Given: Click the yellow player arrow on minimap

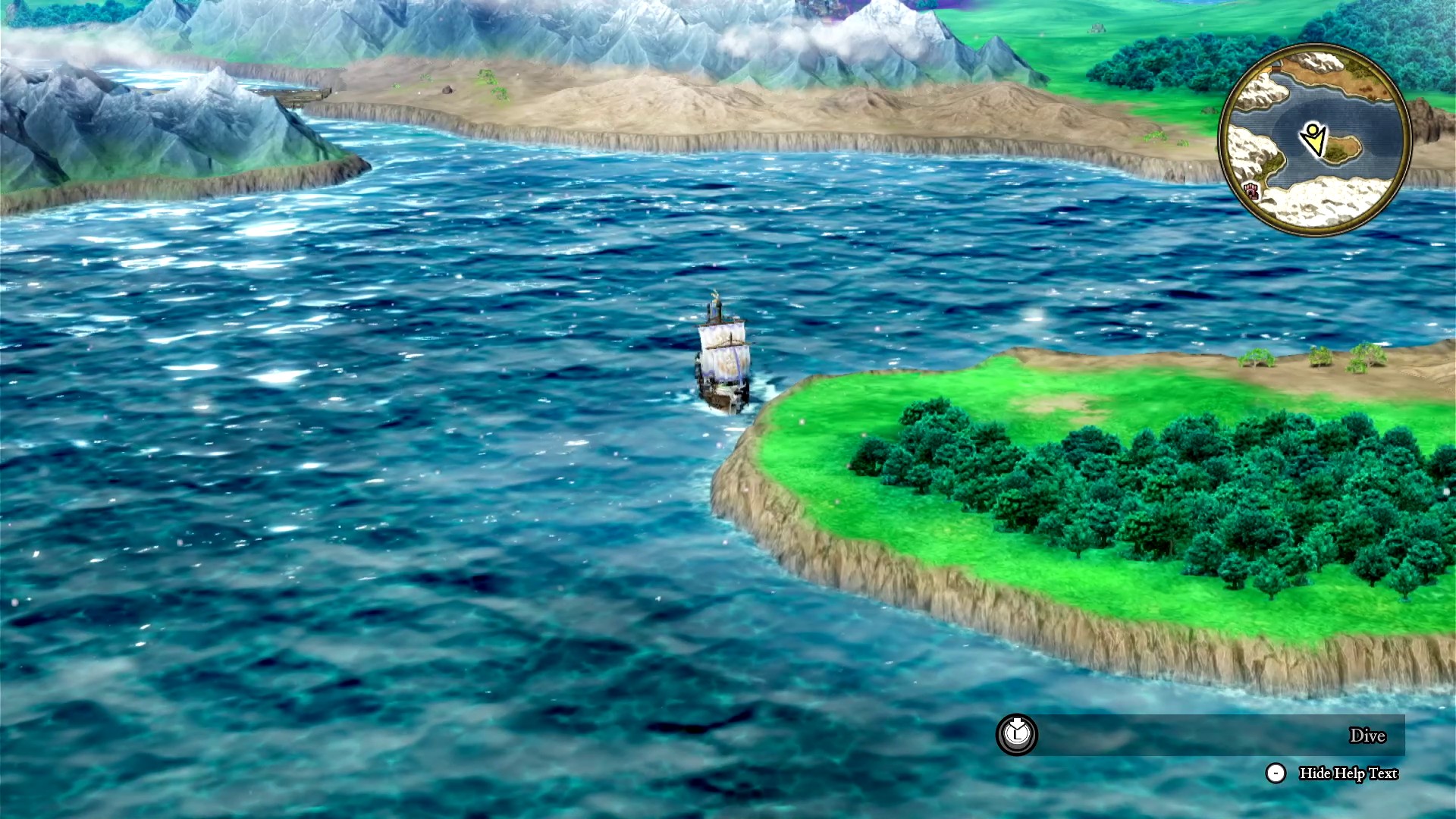Looking at the screenshot, I should coord(1313,140).
